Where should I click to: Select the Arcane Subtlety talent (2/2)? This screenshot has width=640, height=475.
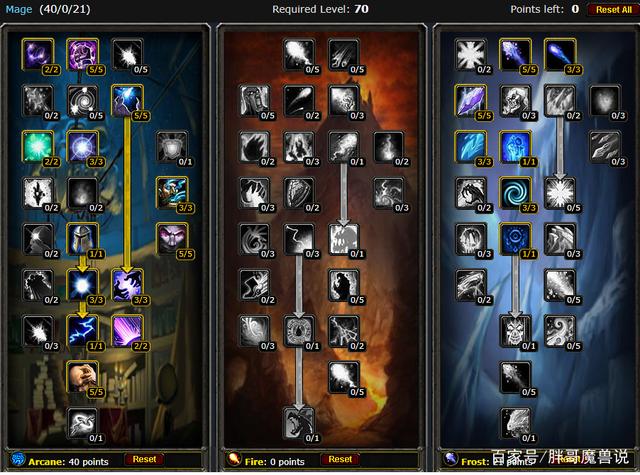[38, 54]
